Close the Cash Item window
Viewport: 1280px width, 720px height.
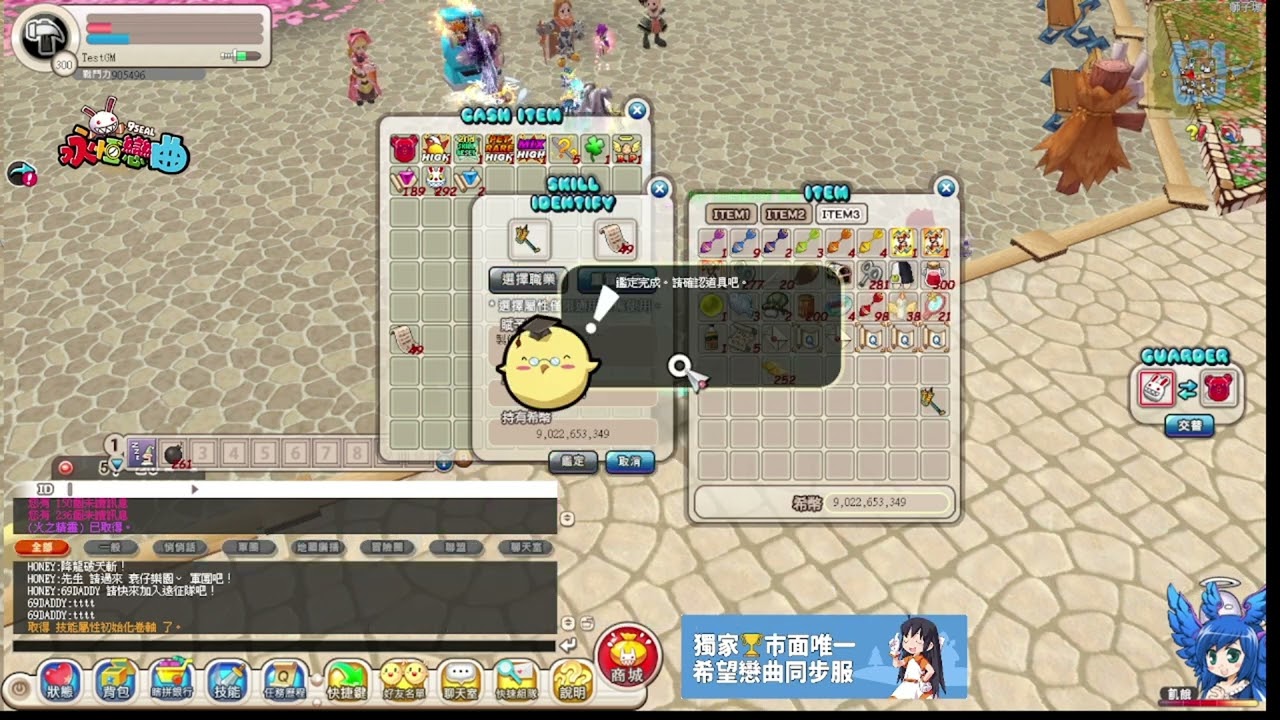(x=637, y=110)
